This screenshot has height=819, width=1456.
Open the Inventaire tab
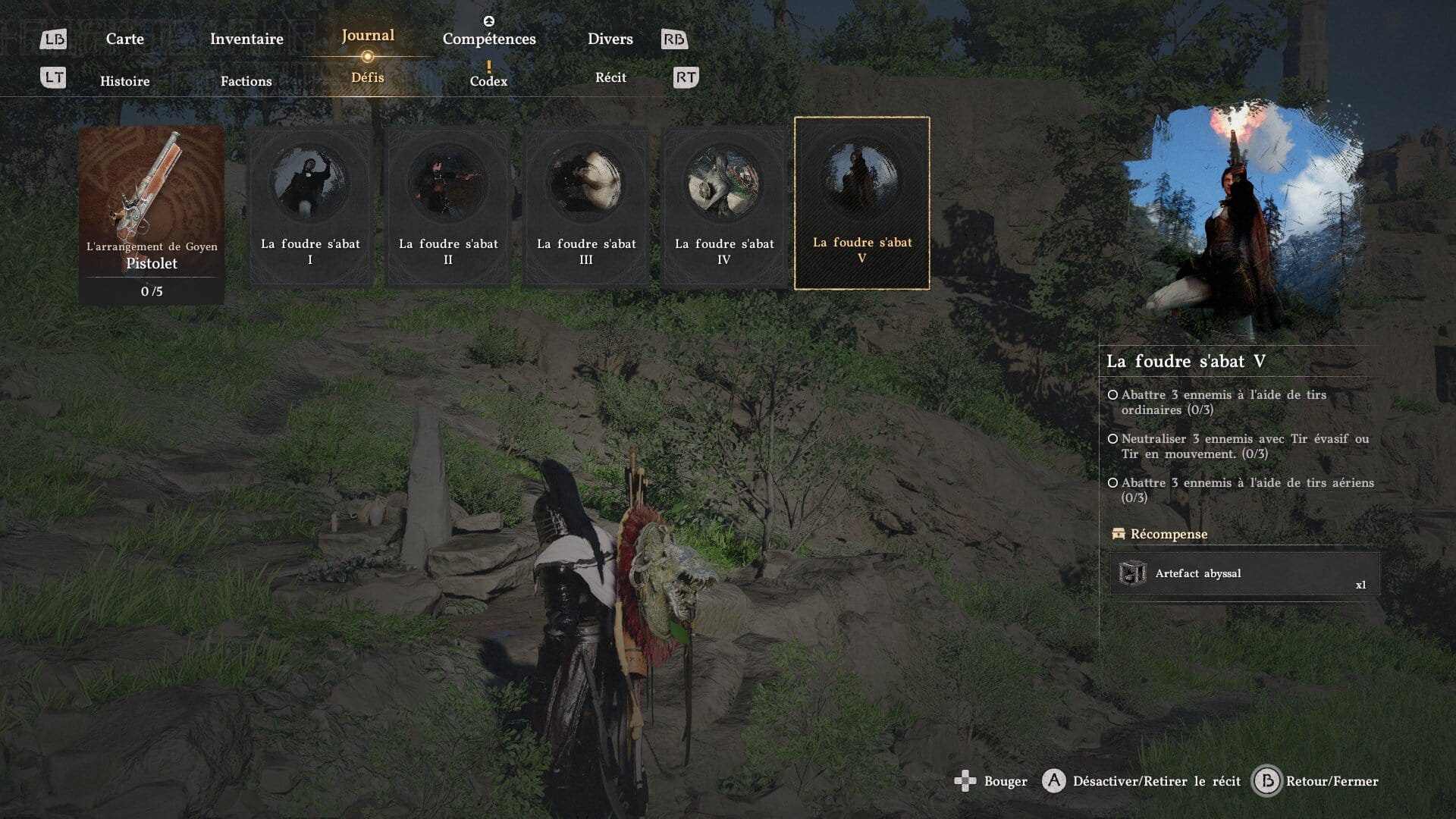(x=246, y=39)
